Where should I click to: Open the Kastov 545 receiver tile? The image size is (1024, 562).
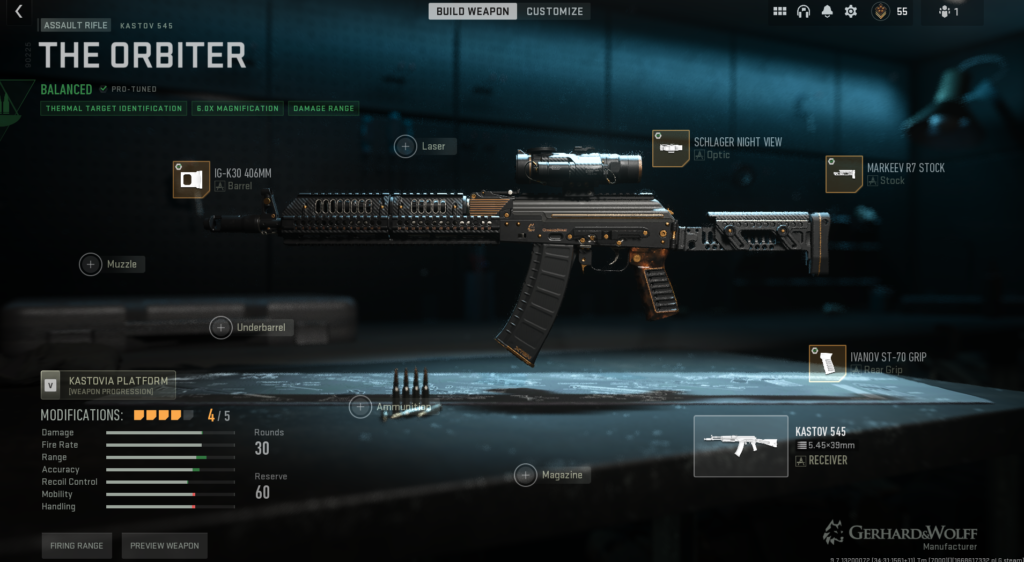point(740,446)
